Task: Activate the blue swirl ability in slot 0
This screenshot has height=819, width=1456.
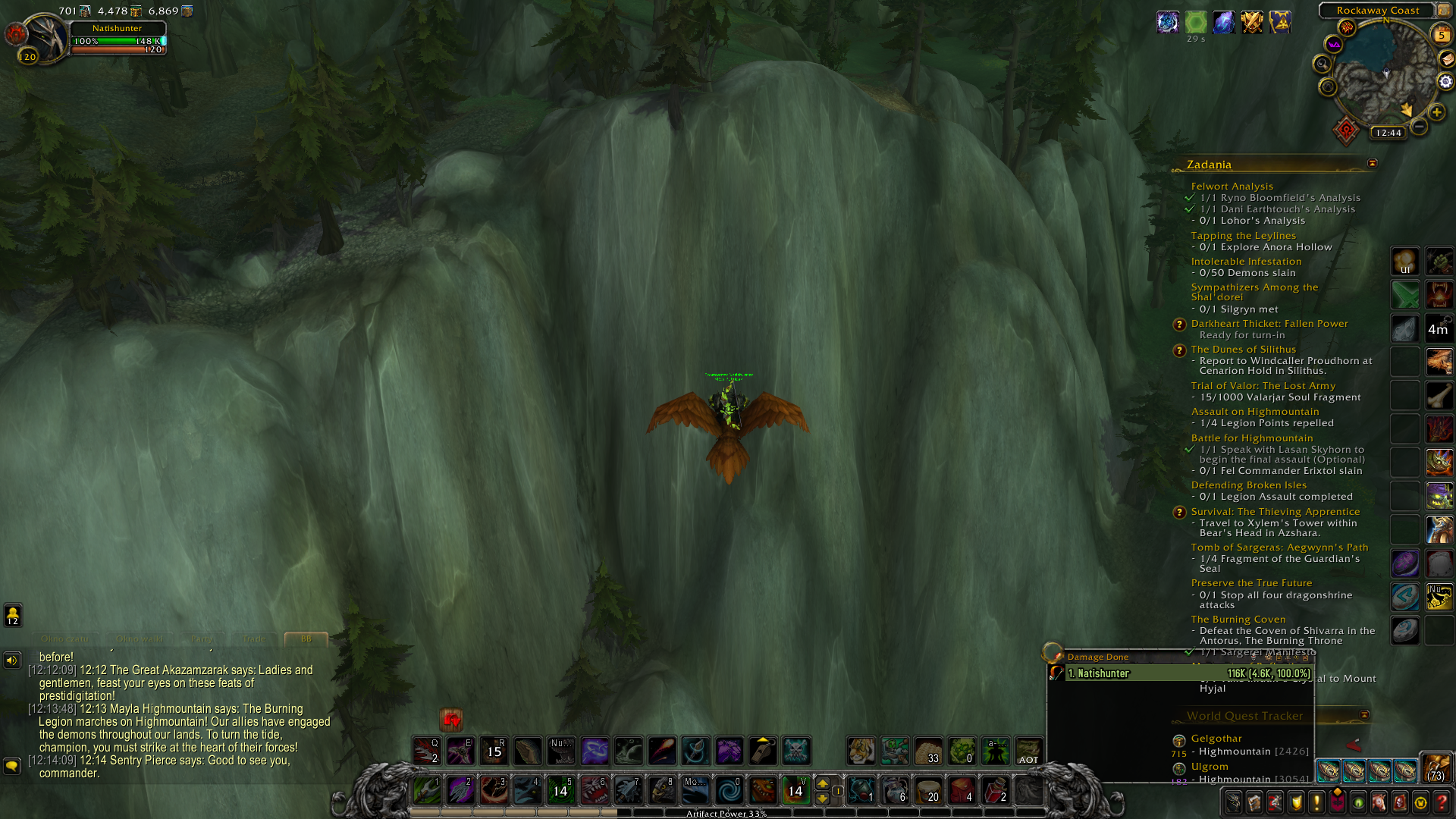Action: 730,791
